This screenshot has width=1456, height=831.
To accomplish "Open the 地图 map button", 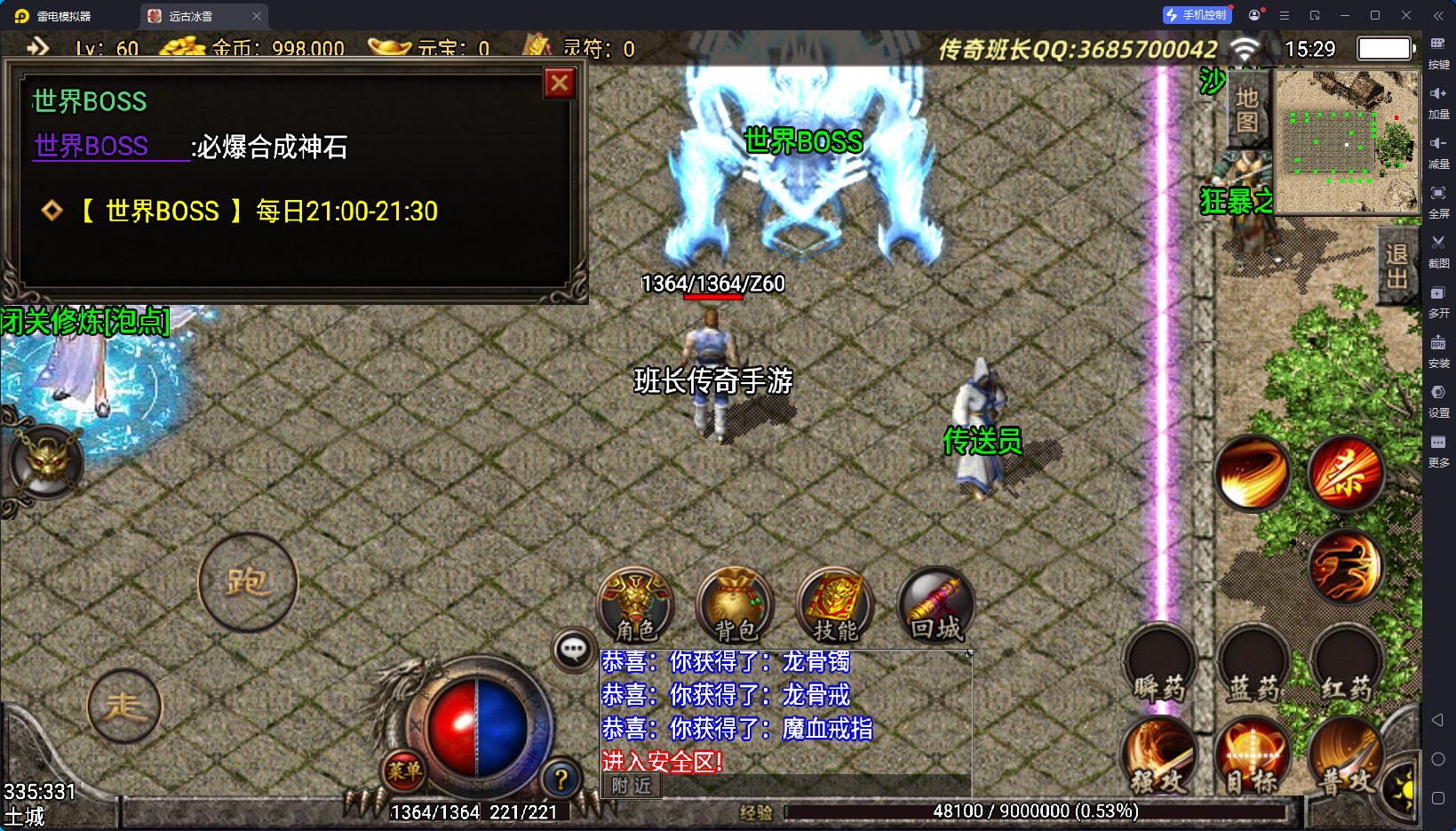I will click(x=1247, y=109).
